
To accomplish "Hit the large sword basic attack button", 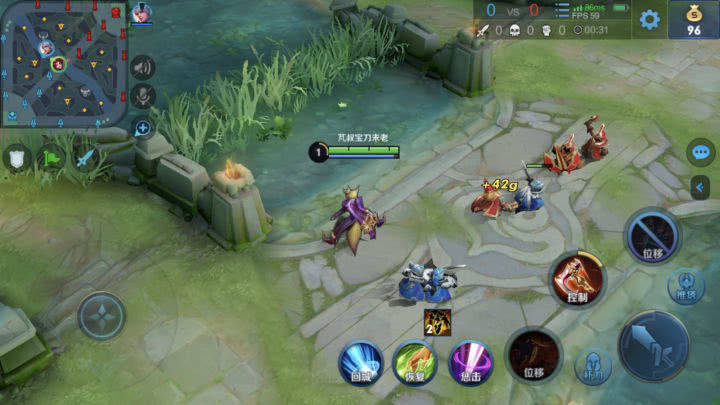I will [652, 345].
